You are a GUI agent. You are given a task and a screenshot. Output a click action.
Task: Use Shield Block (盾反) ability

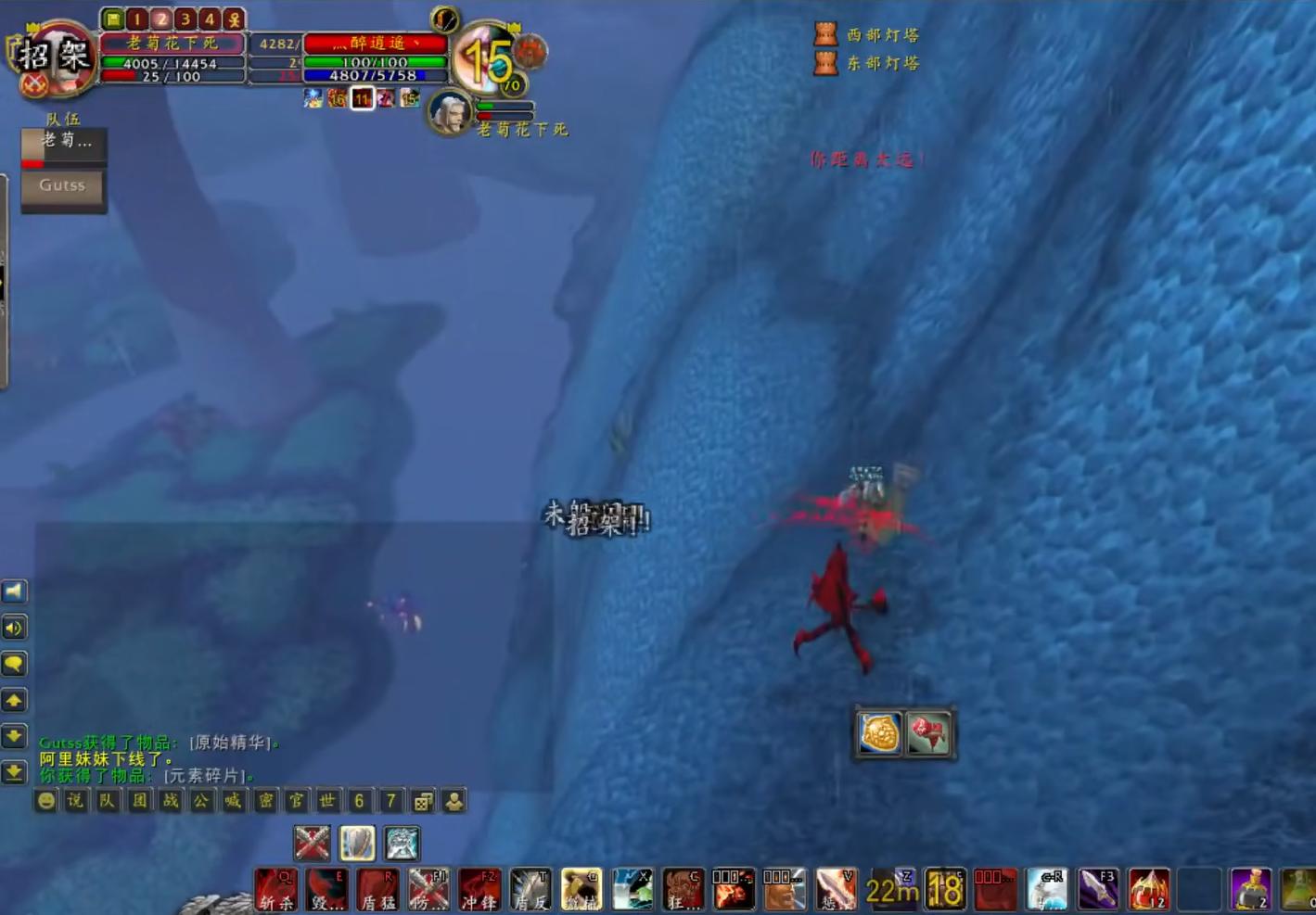coord(529,890)
